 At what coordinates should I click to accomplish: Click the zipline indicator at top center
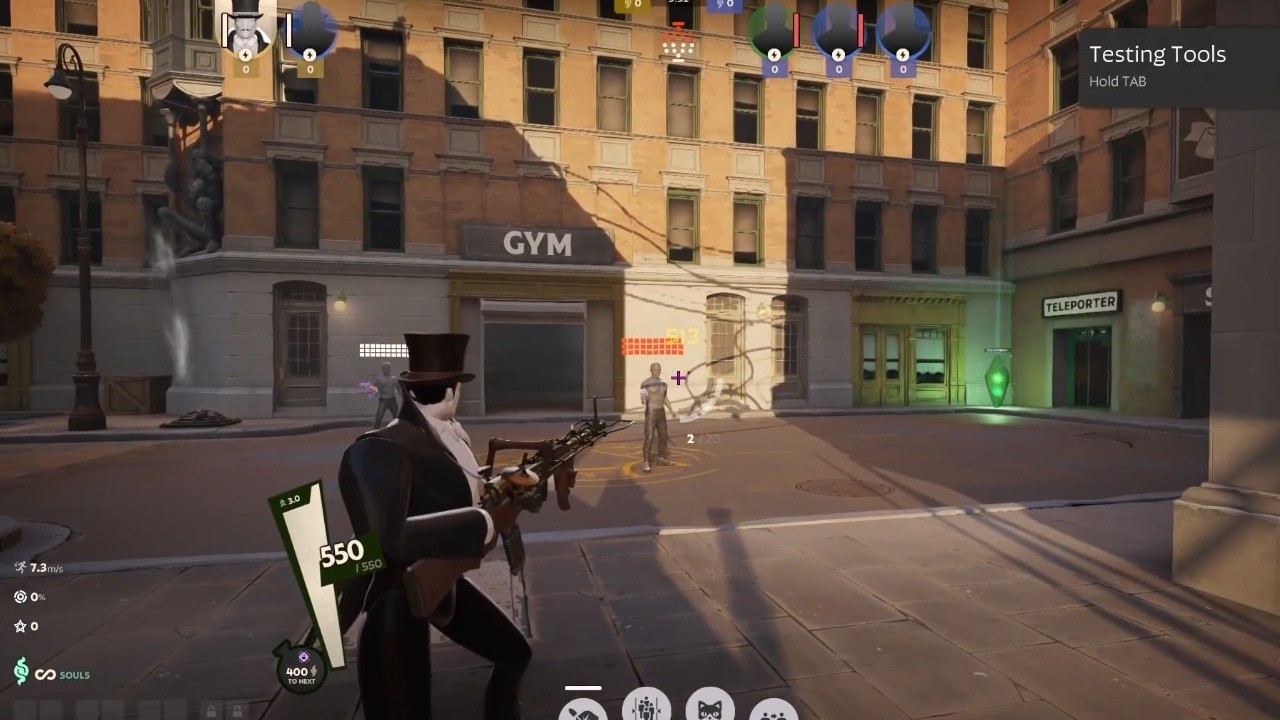point(678,42)
